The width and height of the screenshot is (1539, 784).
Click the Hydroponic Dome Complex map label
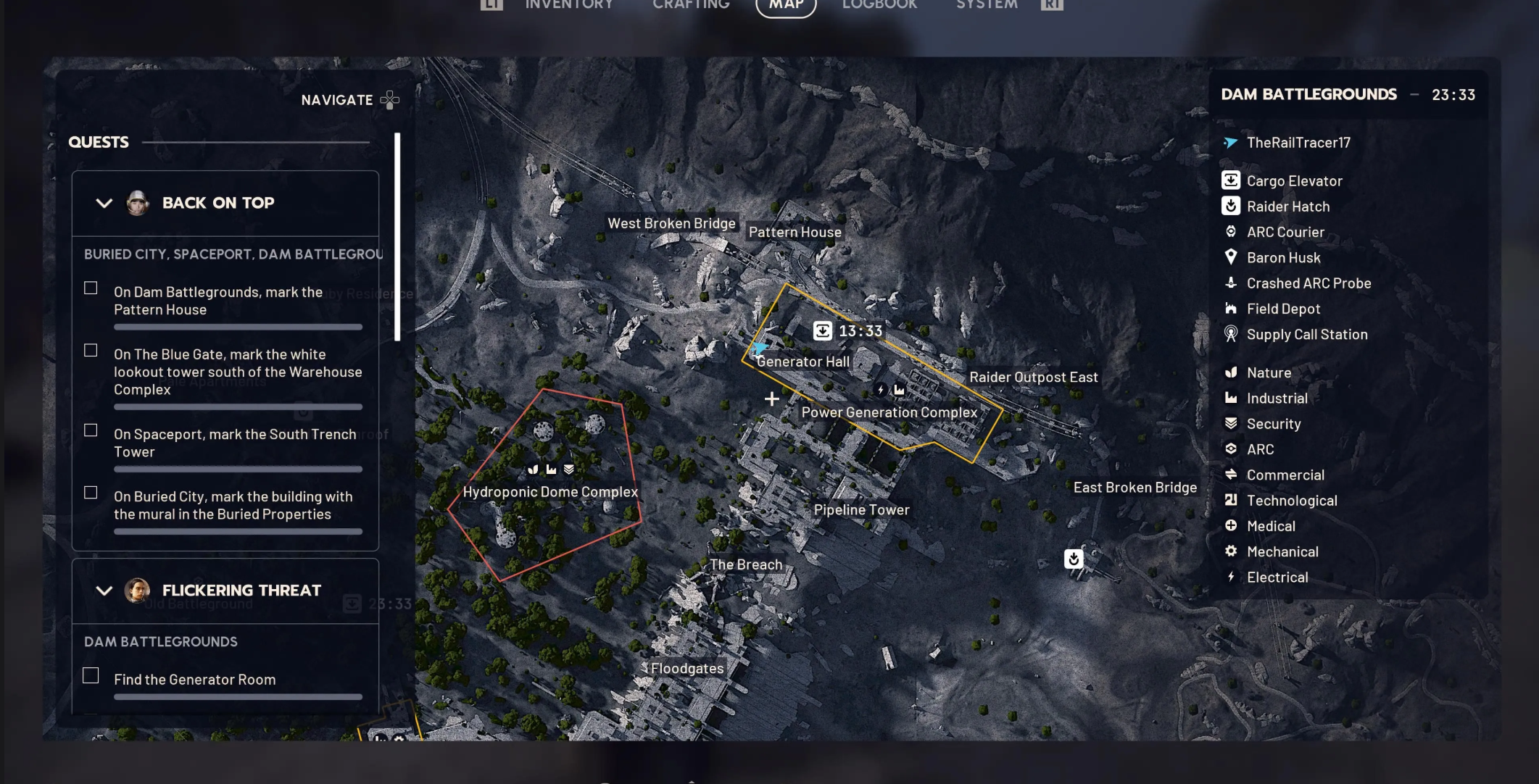[x=550, y=492]
